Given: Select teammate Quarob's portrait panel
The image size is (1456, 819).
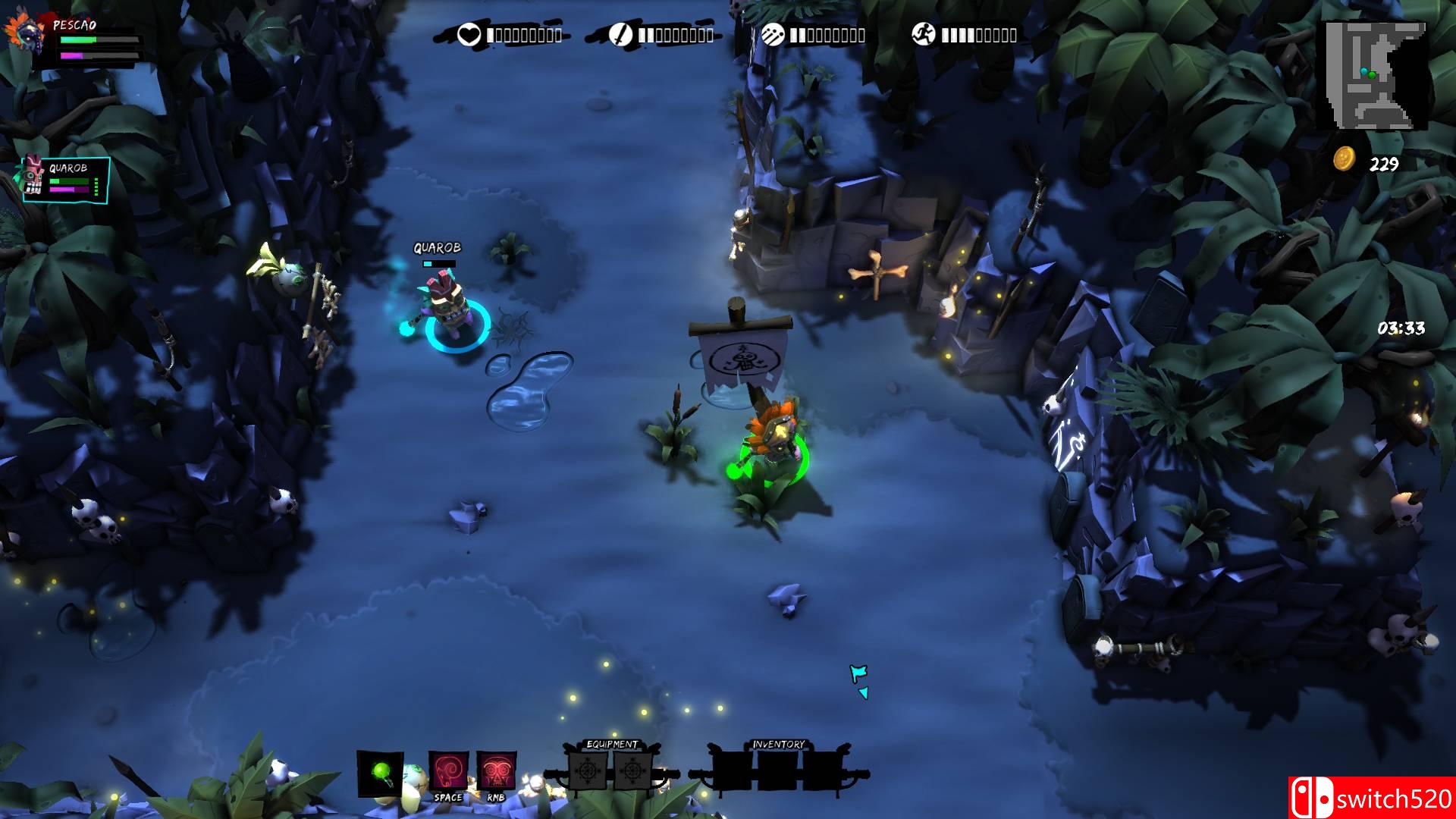Looking at the screenshot, I should 65,179.
